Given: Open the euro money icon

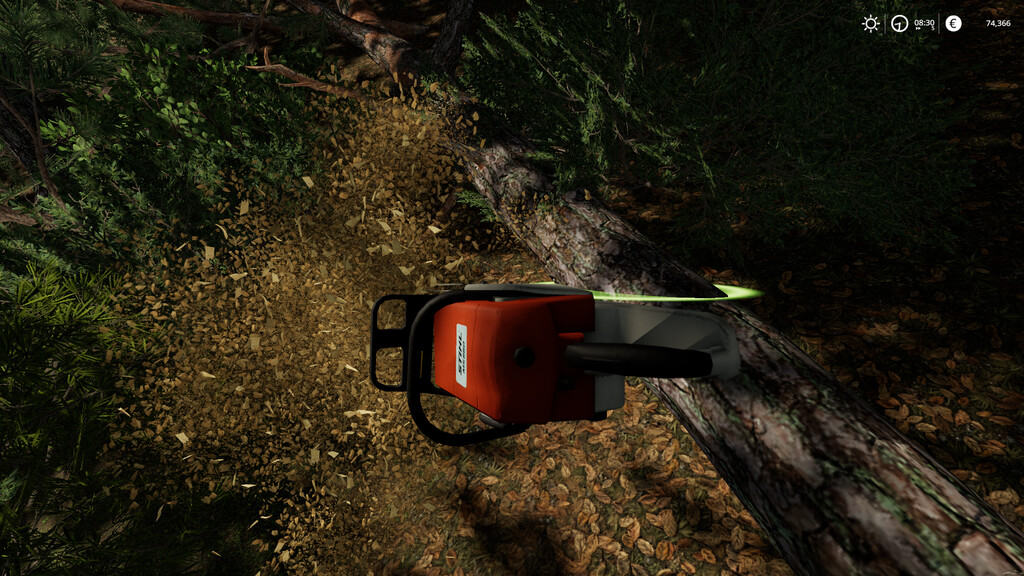Looking at the screenshot, I should (x=953, y=23).
